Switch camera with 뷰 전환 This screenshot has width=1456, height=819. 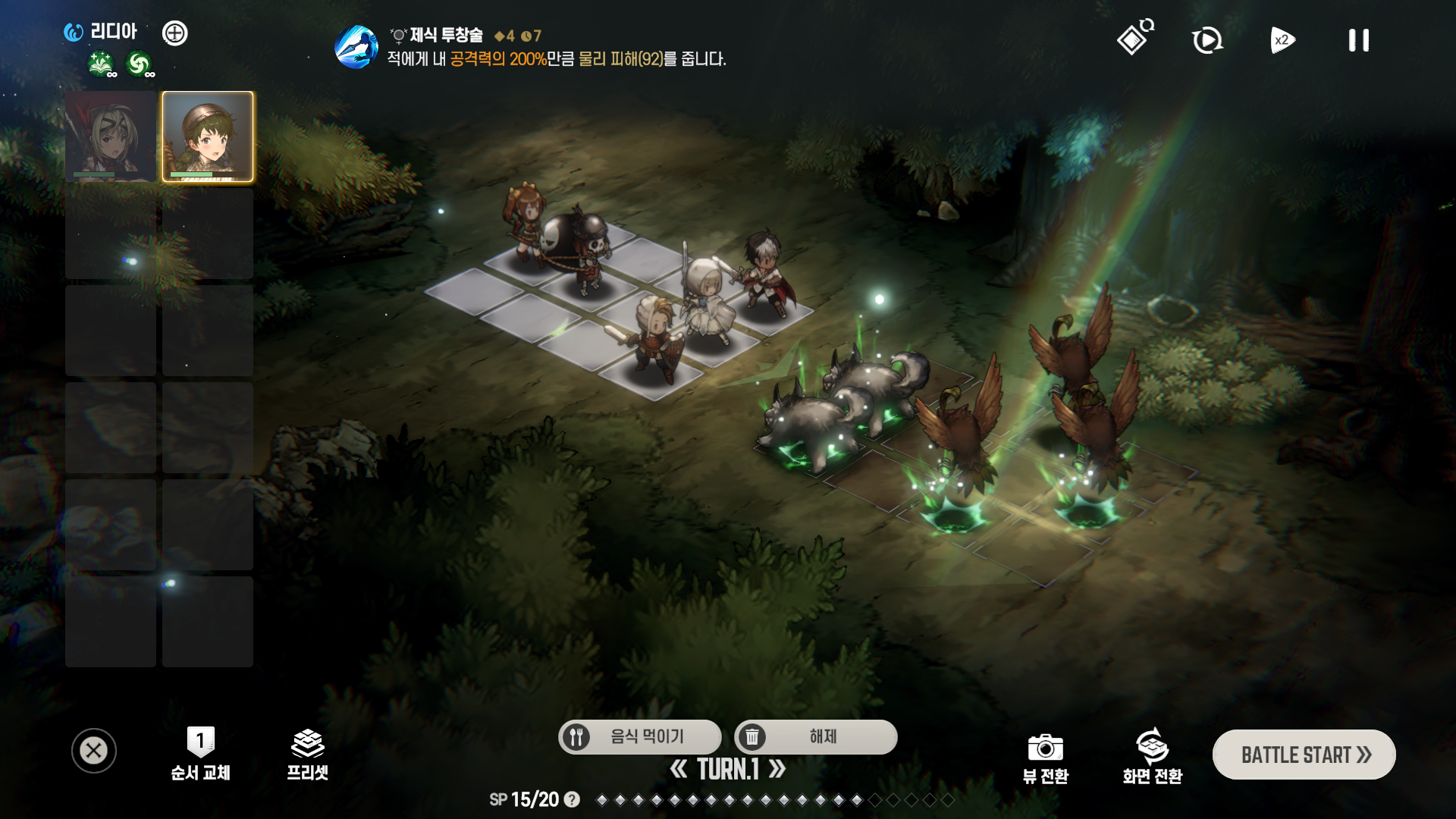pyautogui.click(x=1045, y=758)
